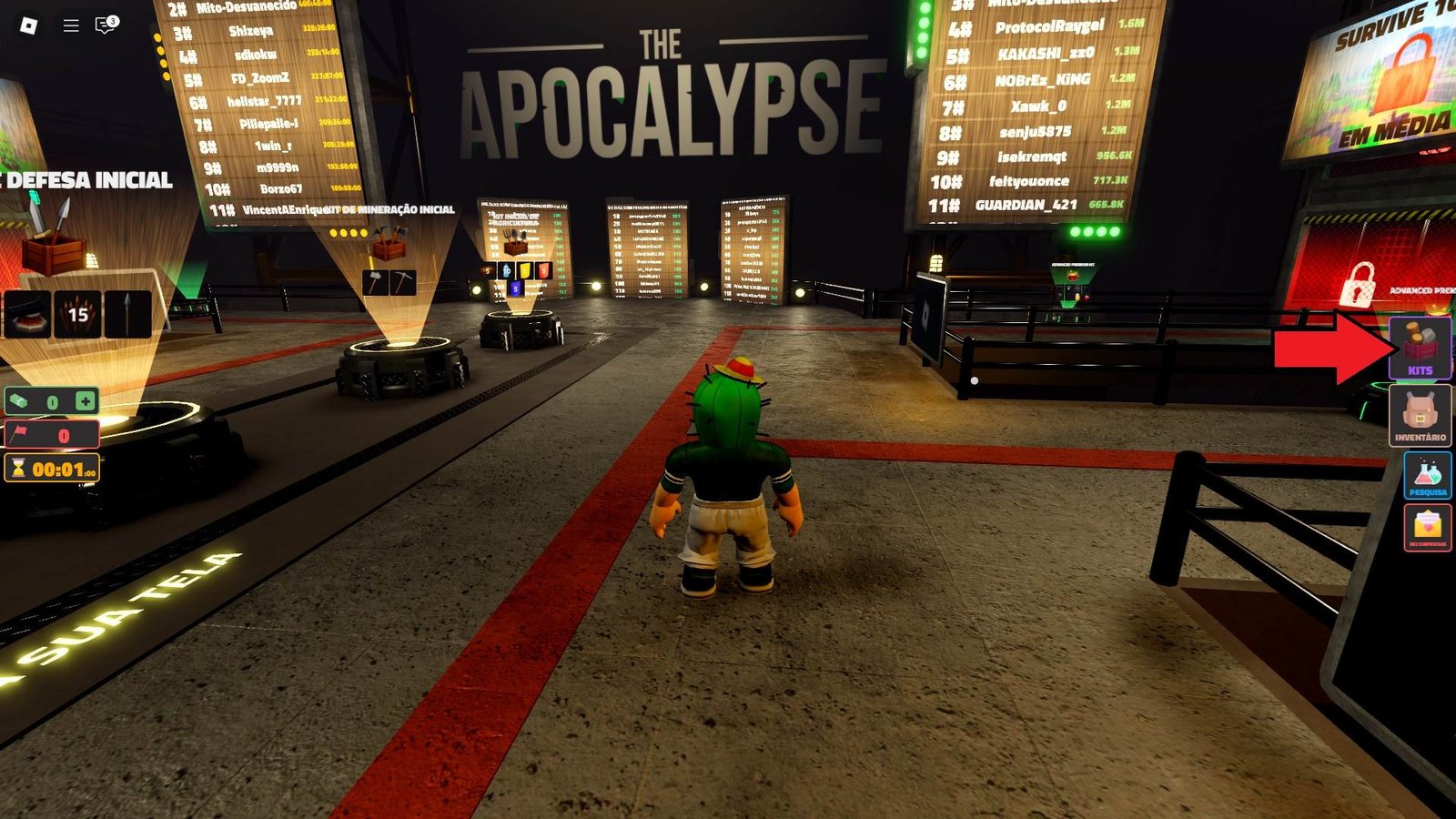Click the green plus button to add cash
1456x819 pixels.
85,401
